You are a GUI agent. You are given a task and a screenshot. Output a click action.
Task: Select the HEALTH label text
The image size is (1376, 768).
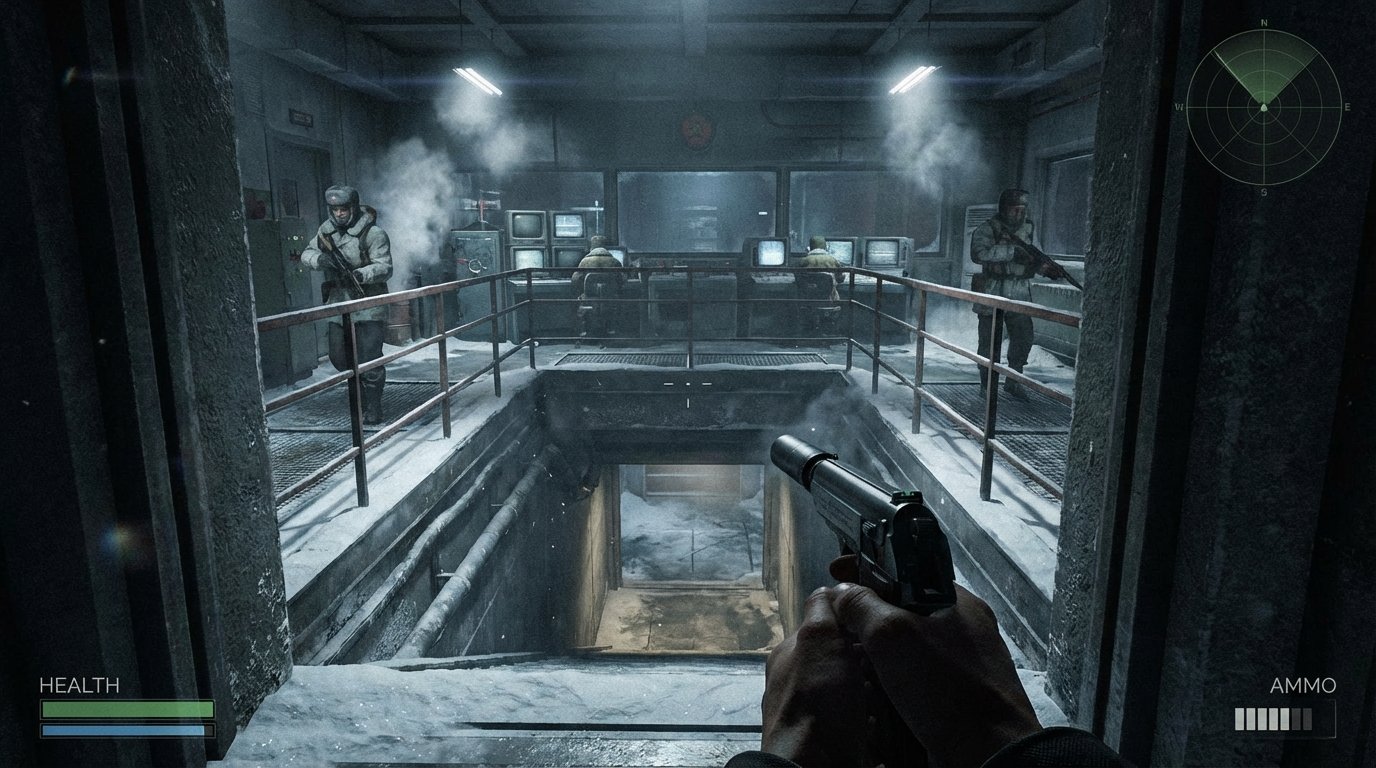[78, 687]
